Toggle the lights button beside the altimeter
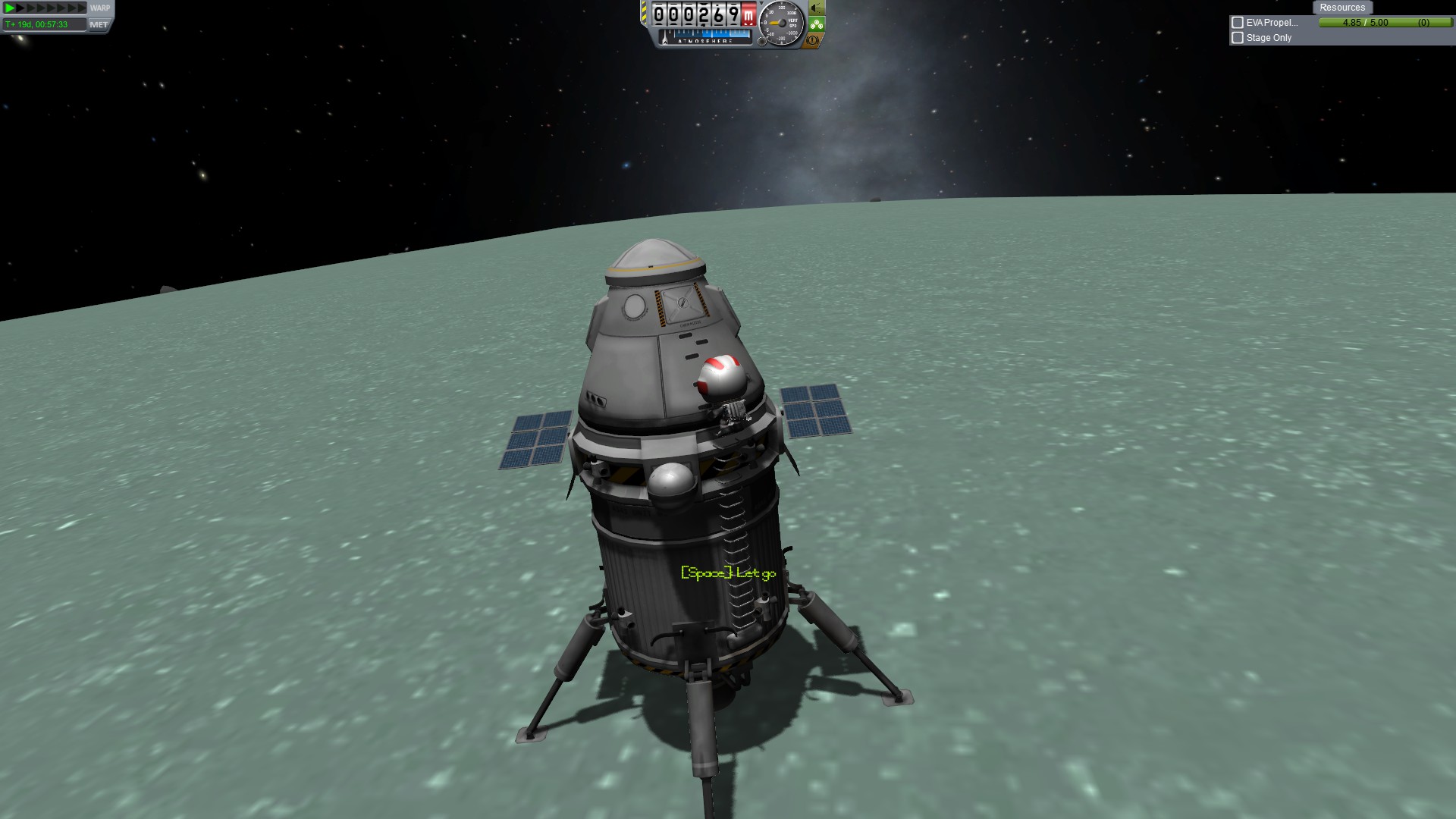This screenshot has width=1456, height=819. point(816,8)
